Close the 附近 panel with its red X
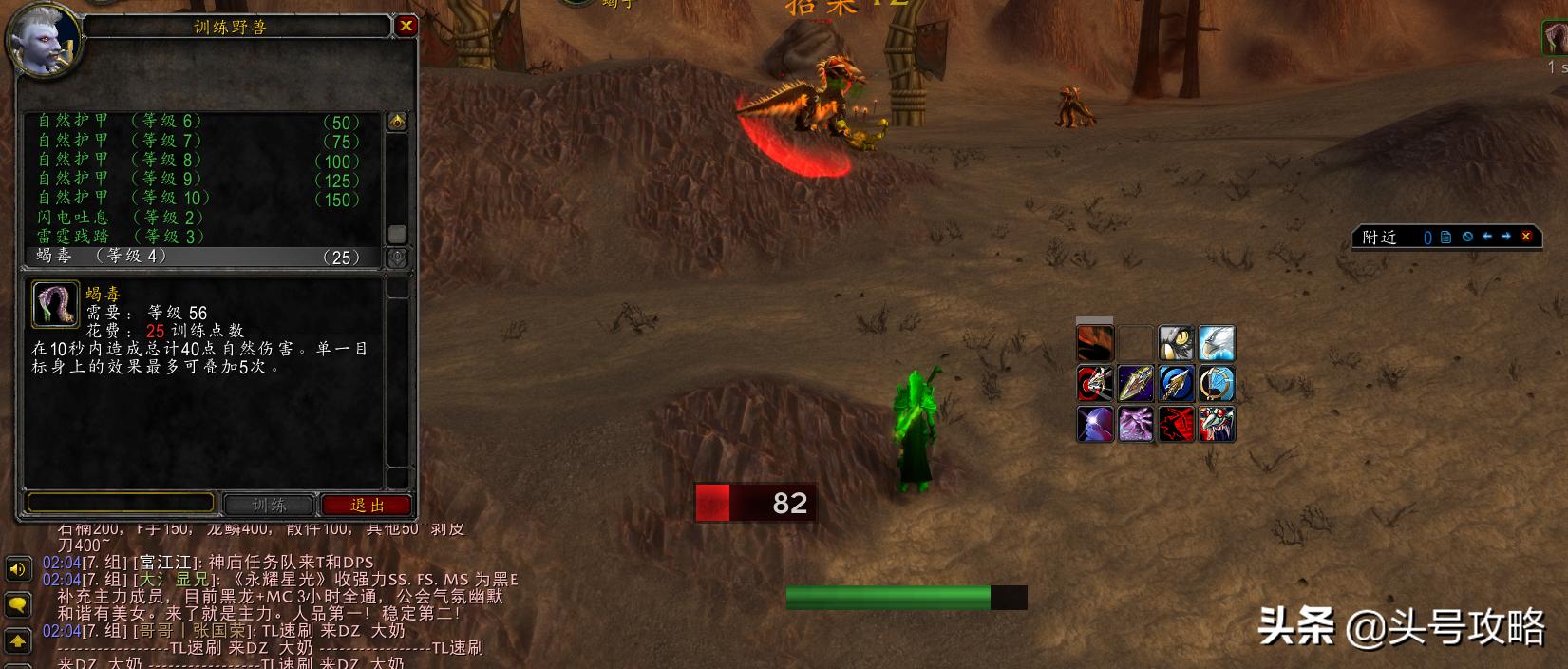The width and height of the screenshot is (1568, 669). click(x=1526, y=237)
